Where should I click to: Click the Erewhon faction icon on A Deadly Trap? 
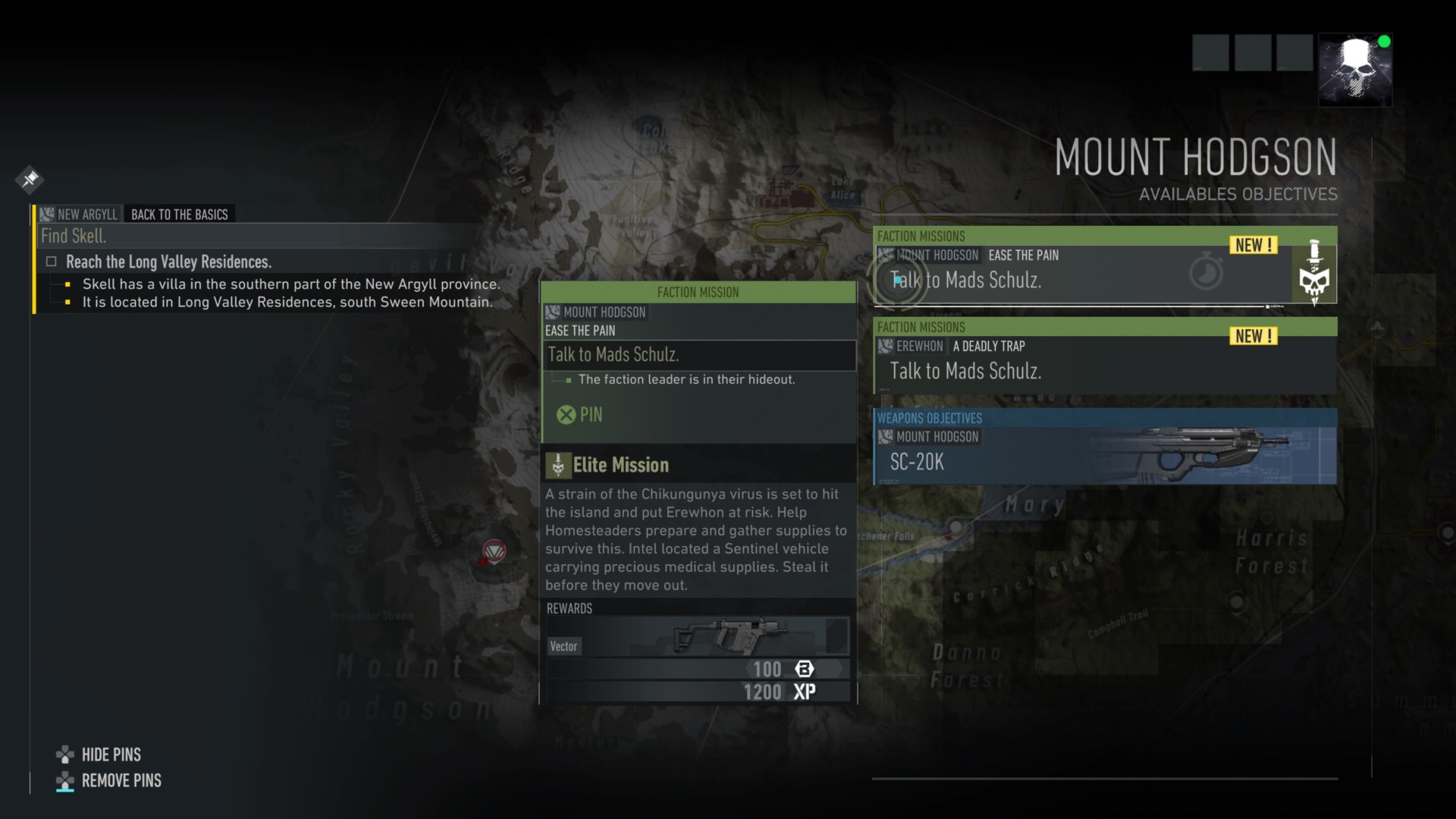[884, 347]
